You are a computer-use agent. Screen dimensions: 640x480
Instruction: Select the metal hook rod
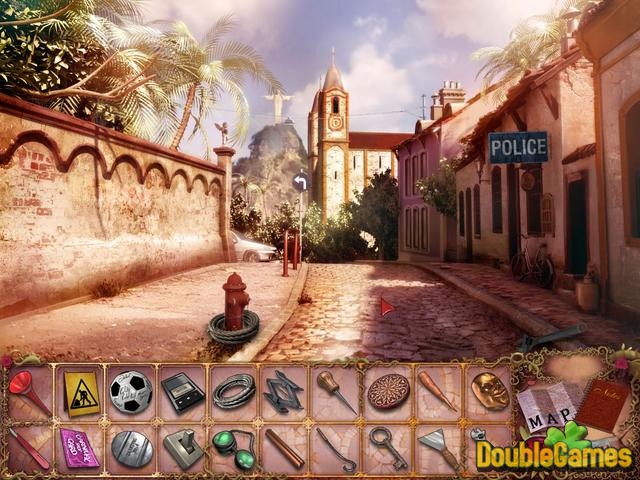tap(336, 447)
